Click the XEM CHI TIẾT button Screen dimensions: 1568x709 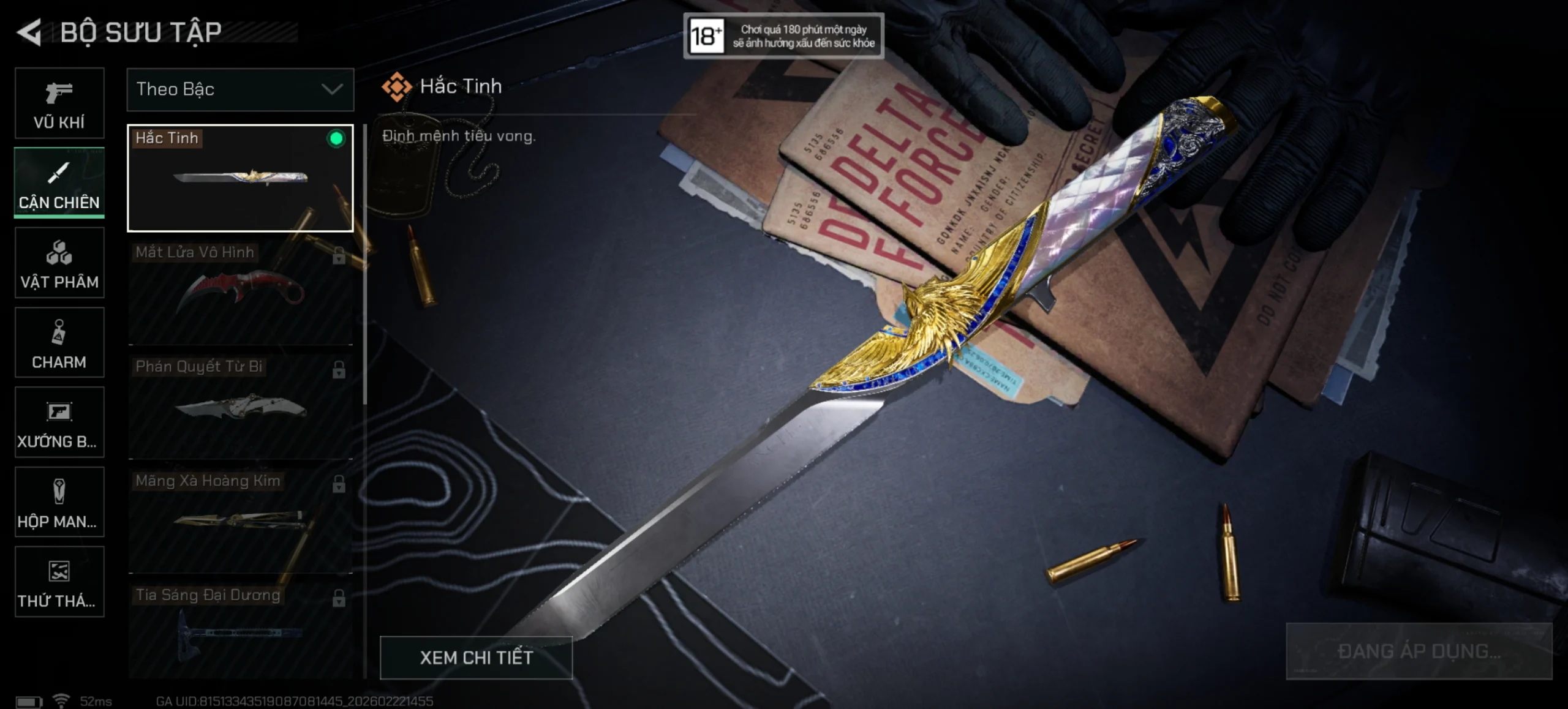(x=476, y=658)
